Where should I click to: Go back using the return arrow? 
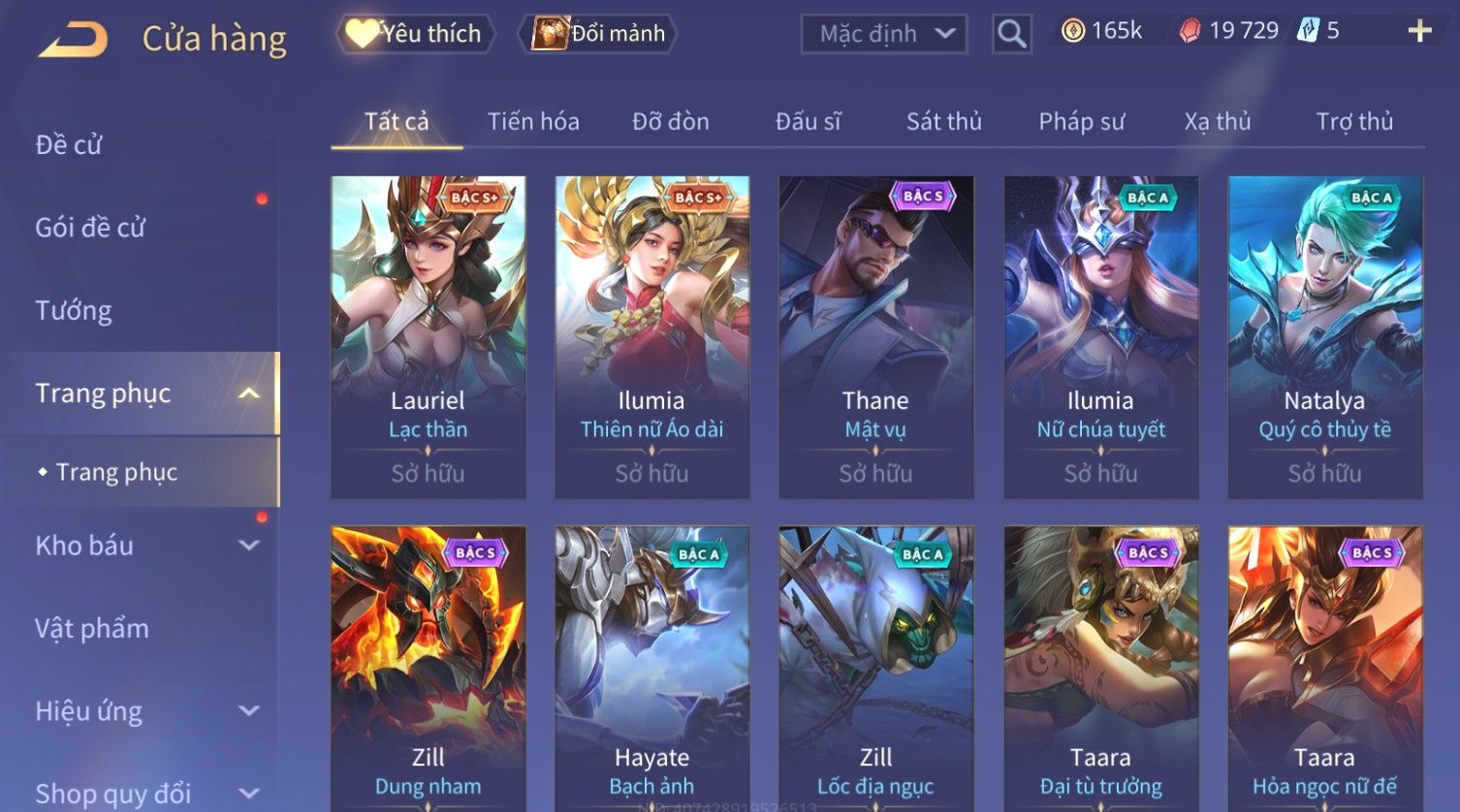tap(74, 39)
